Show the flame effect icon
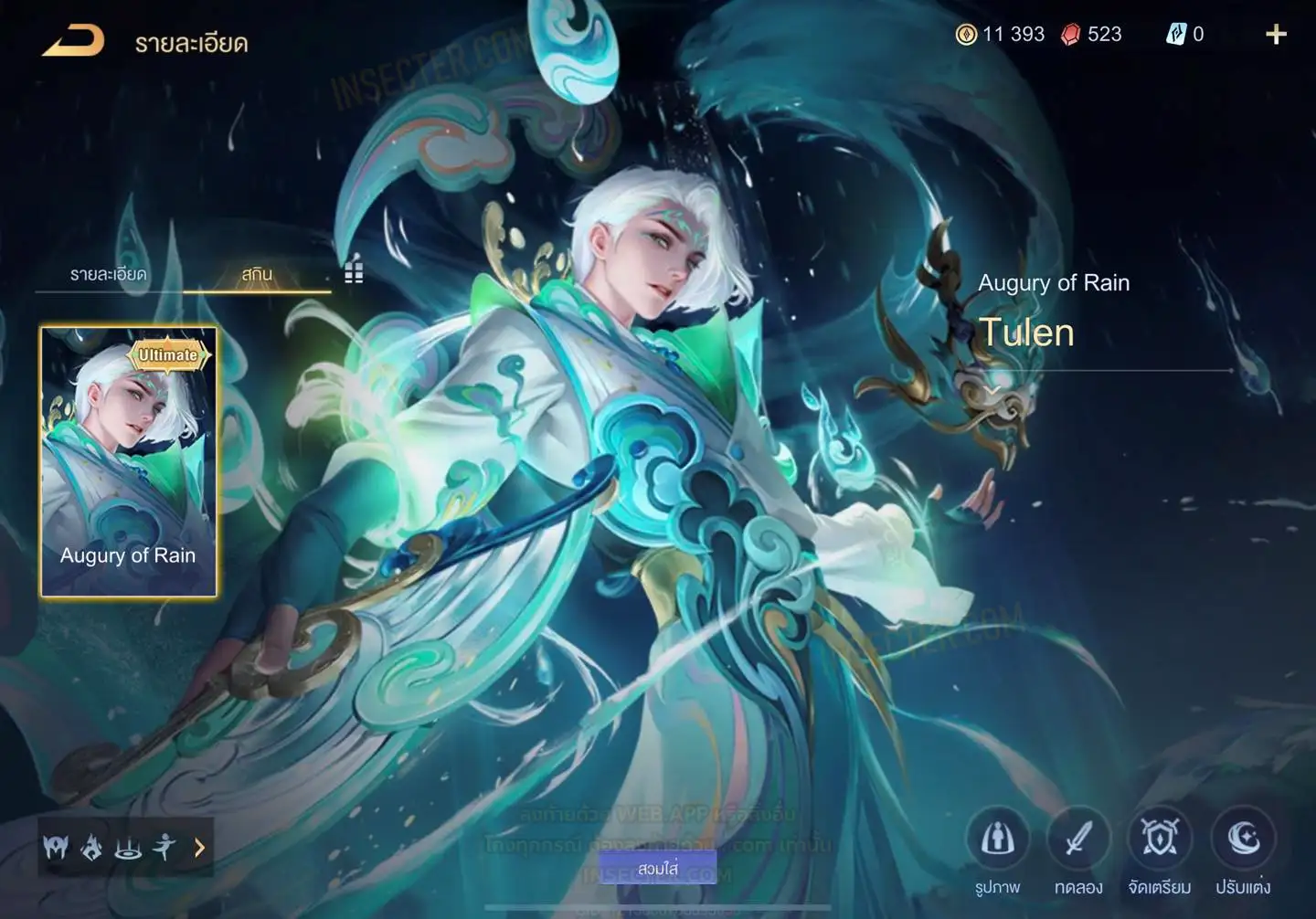 coord(91,849)
